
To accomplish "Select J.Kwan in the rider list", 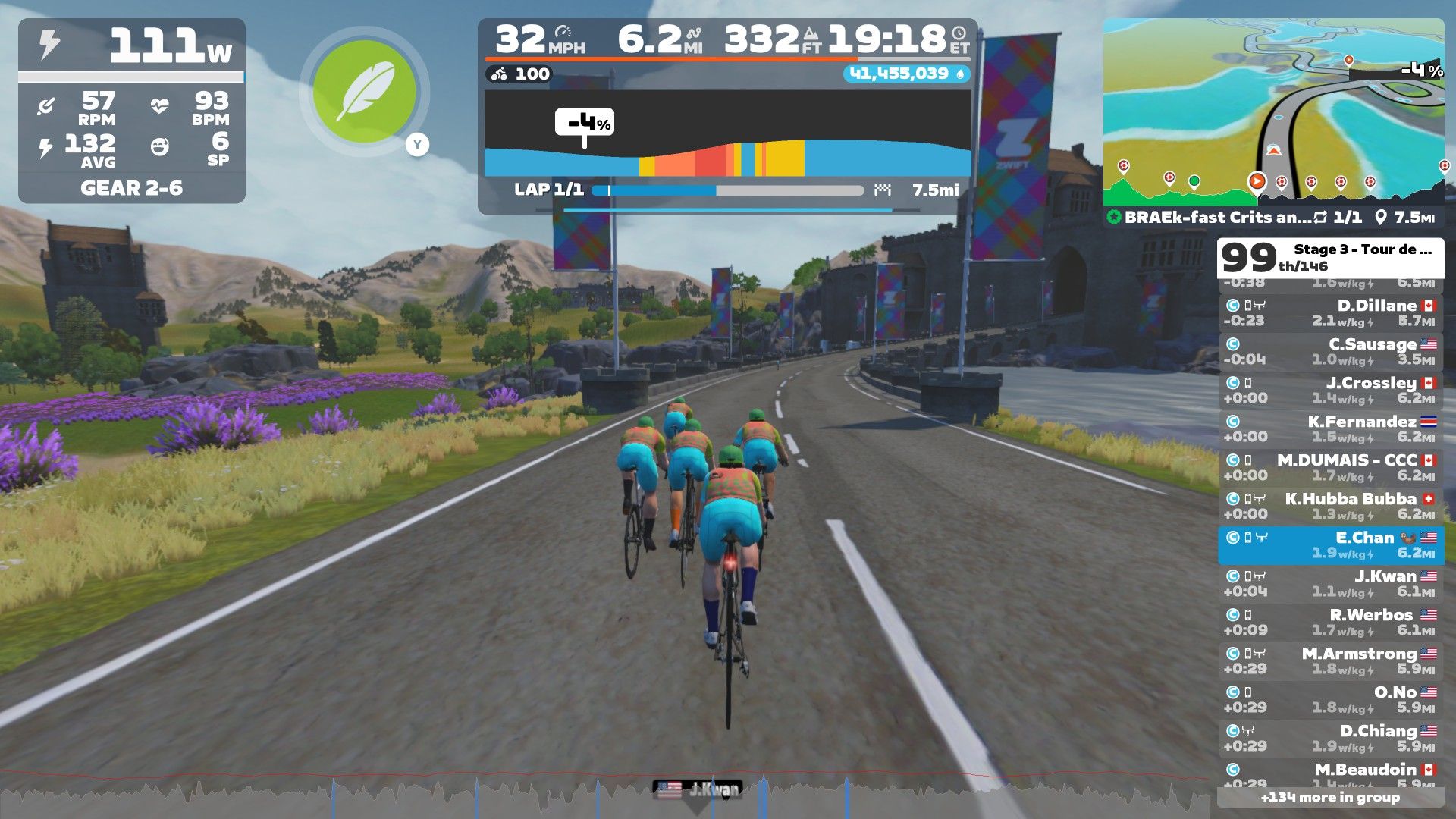I will tap(1330, 584).
